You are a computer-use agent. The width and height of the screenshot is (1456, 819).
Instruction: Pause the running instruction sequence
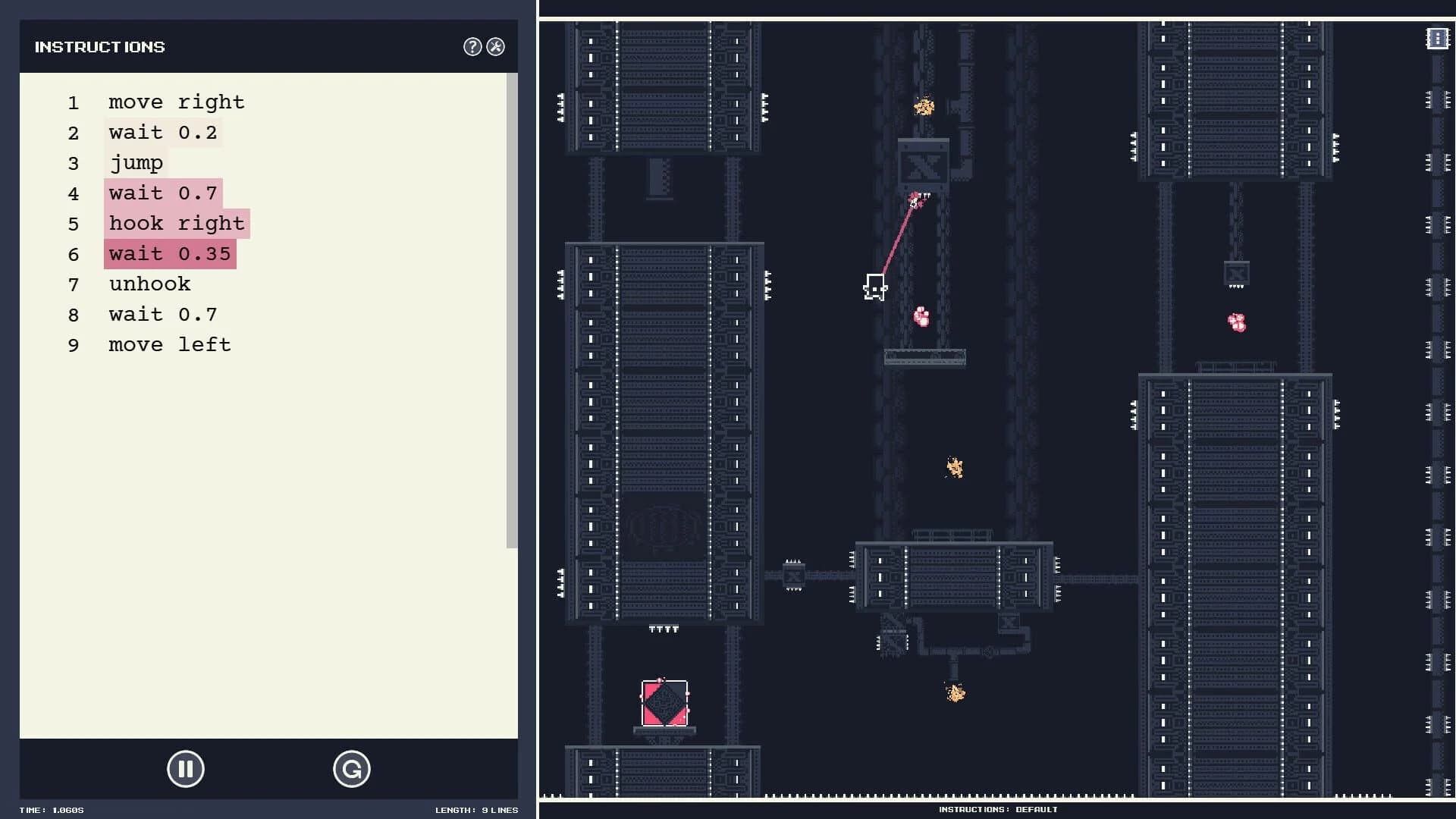(185, 769)
